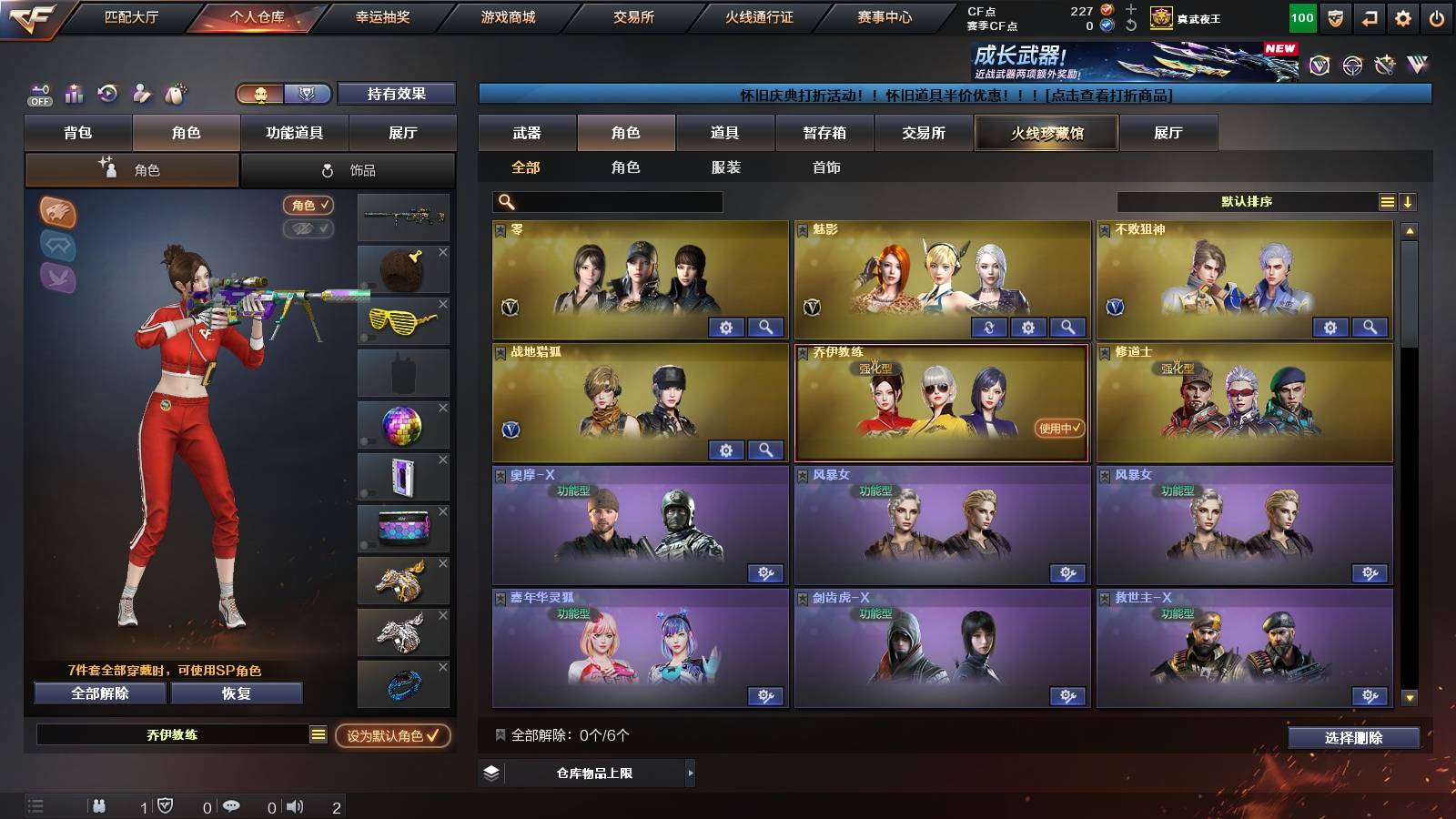The width and height of the screenshot is (1456, 819).
Task: Open the 默认排序 sorting dropdown
Action: click(1247, 201)
